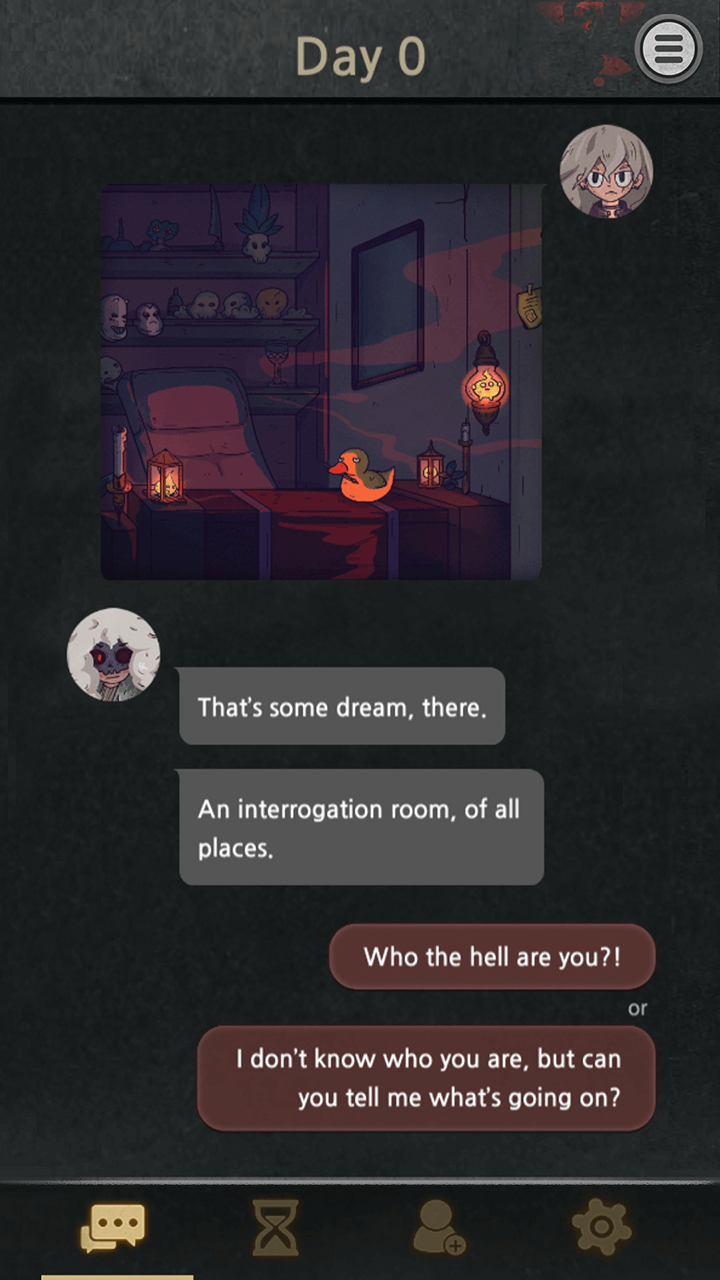View the interrogation room dream picture
Image resolution: width=720 pixels, height=1280 pixels.
coord(321,381)
